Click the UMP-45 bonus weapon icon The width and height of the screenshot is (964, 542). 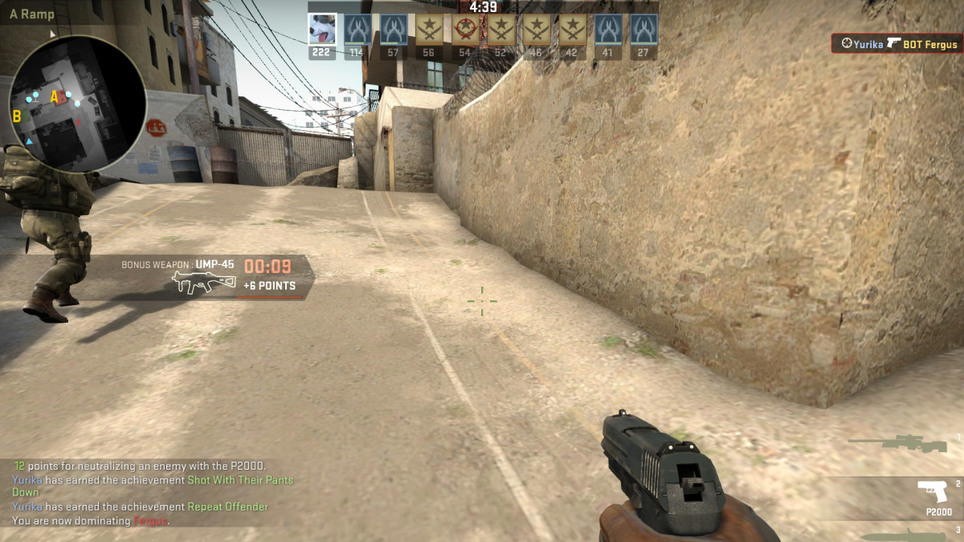click(x=203, y=283)
